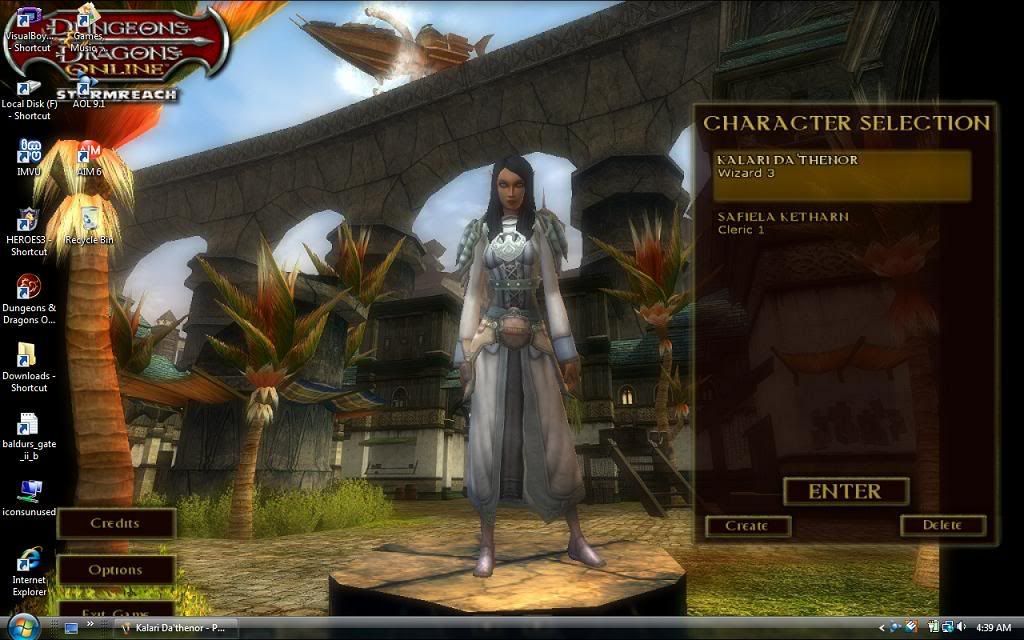Select the Kalari Da Thenor wizard character
The width and height of the screenshot is (1024, 640).
842,174
